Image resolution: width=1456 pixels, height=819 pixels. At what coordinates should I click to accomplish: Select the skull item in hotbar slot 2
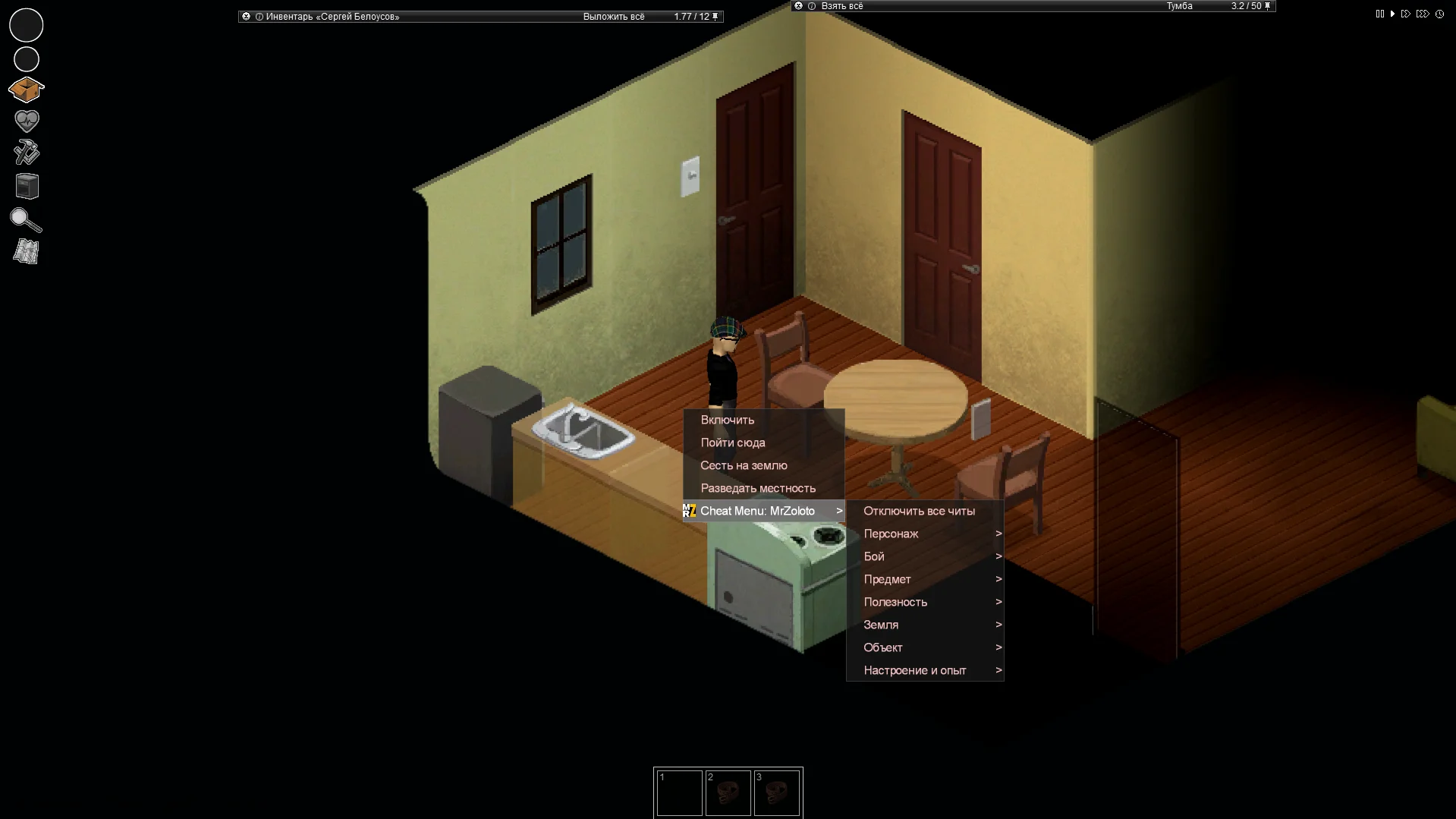pyautogui.click(x=728, y=792)
